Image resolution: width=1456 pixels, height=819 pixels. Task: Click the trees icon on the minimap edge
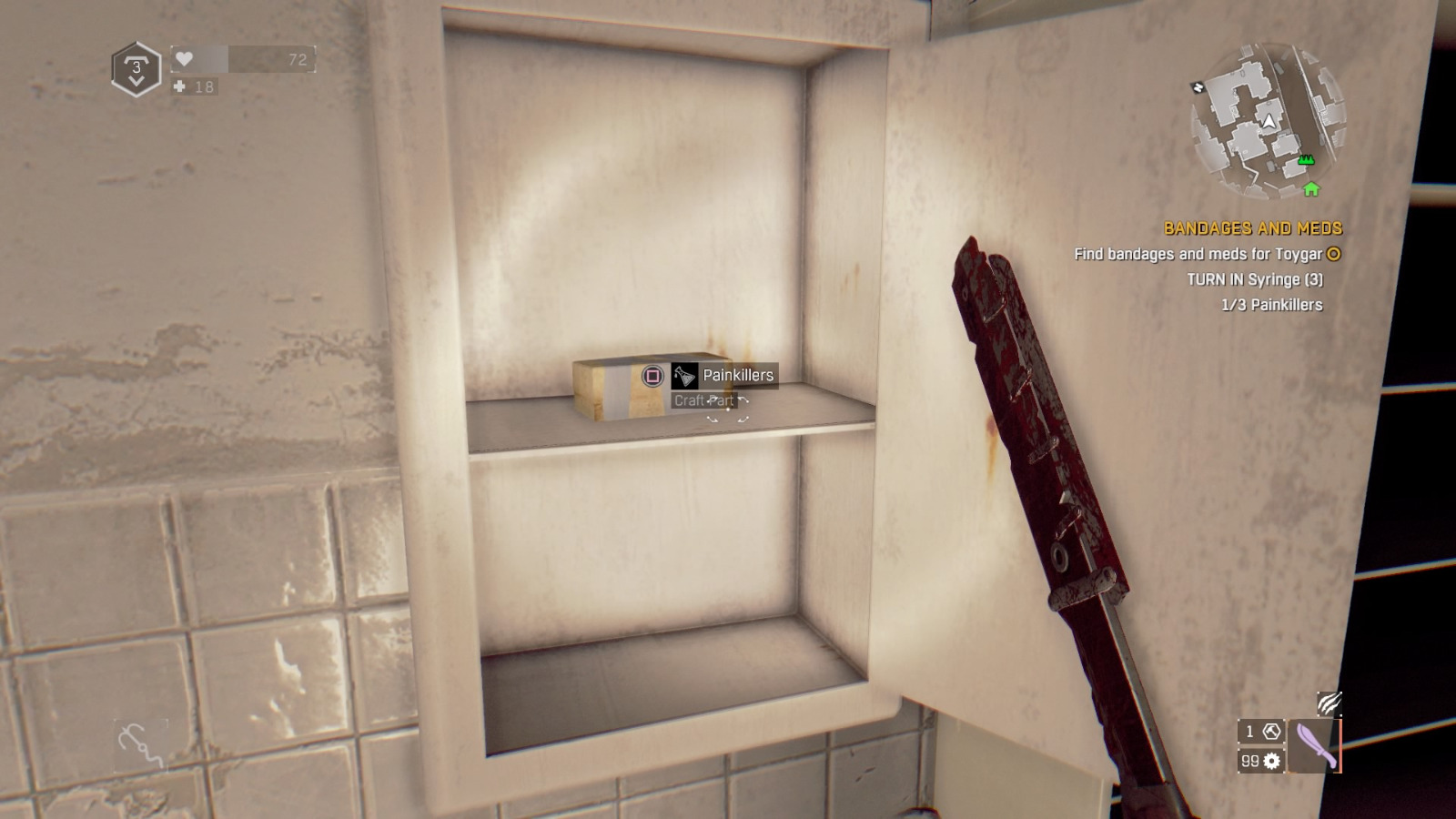(1305, 159)
